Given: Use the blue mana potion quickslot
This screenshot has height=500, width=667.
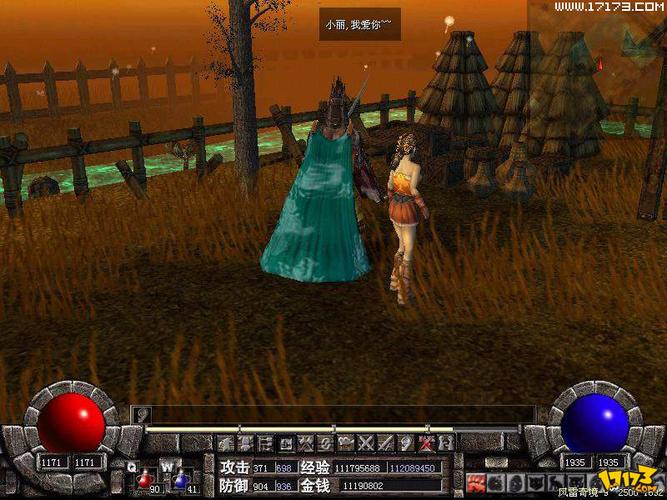Looking at the screenshot, I should pyautogui.click(x=181, y=479).
